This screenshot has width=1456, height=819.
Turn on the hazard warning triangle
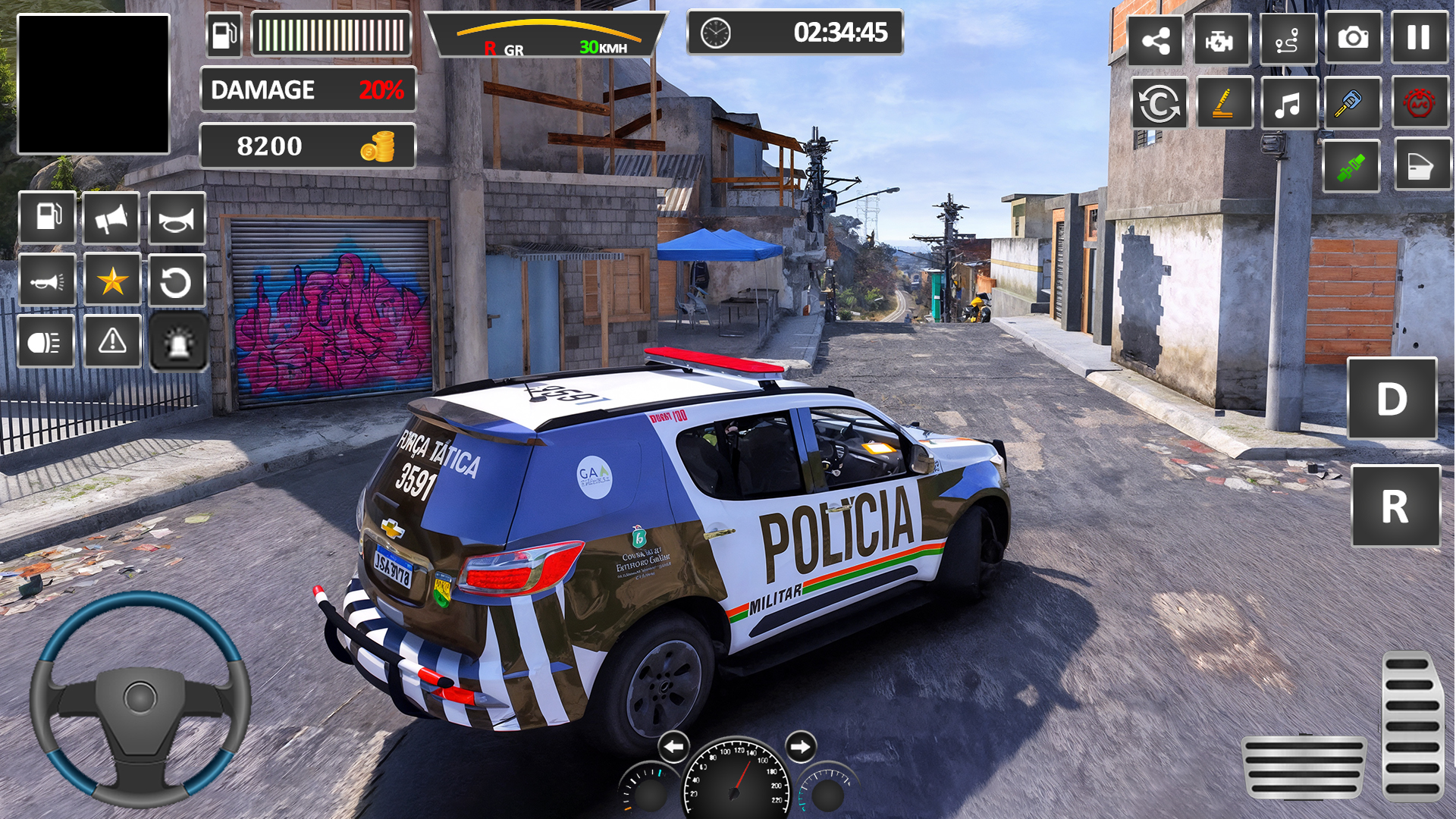coord(112,341)
